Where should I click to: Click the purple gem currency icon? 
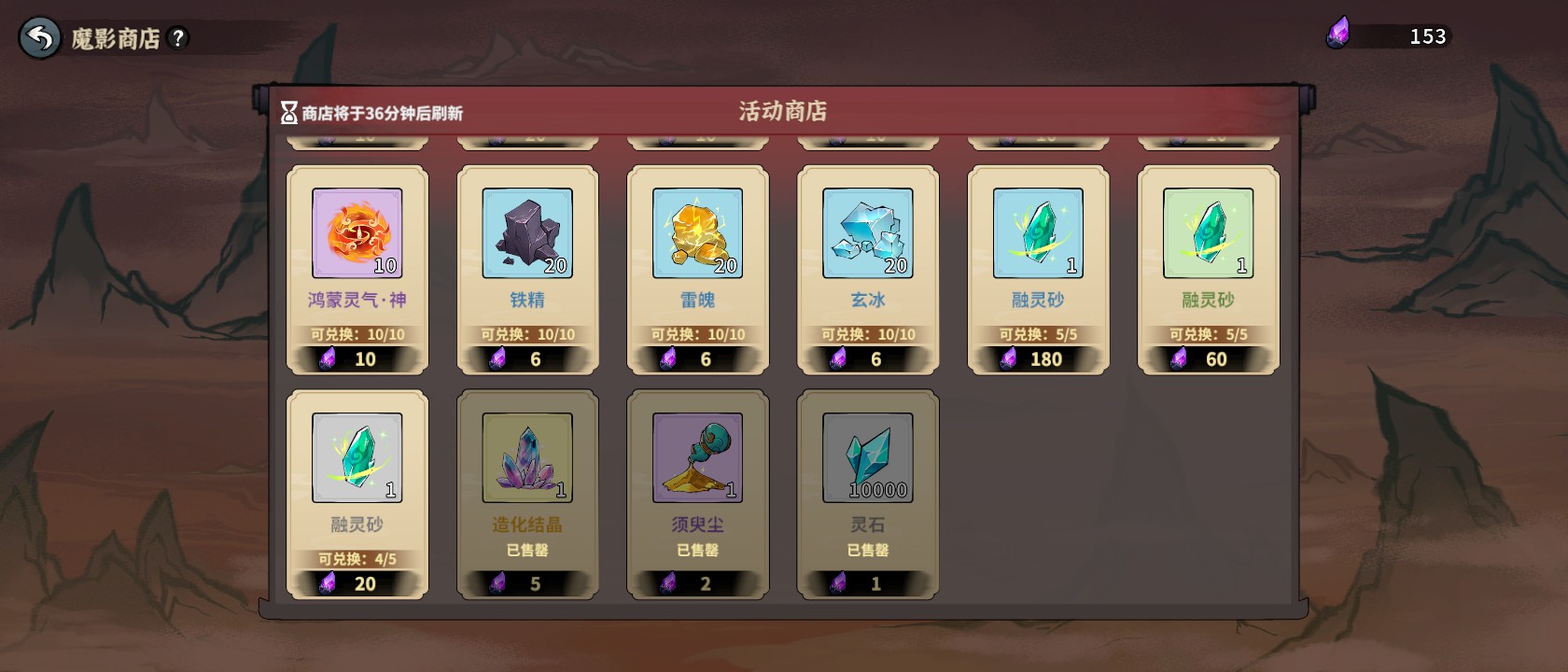click(x=1338, y=34)
